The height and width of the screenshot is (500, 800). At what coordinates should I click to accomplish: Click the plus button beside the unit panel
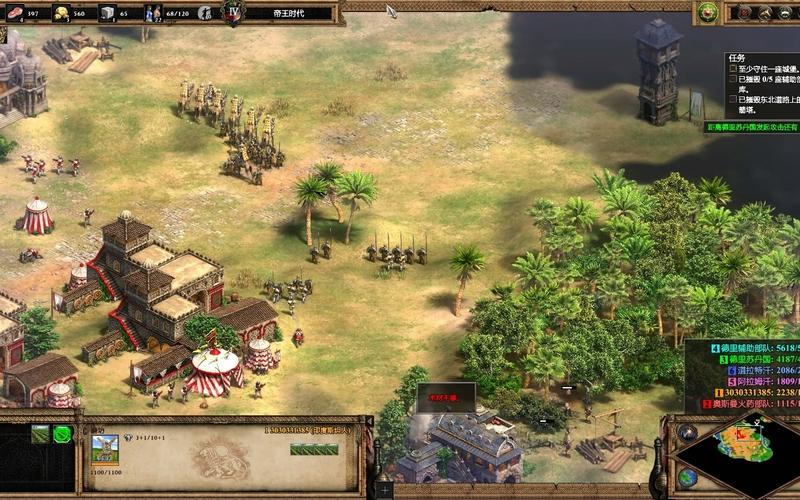coord(384,490)
